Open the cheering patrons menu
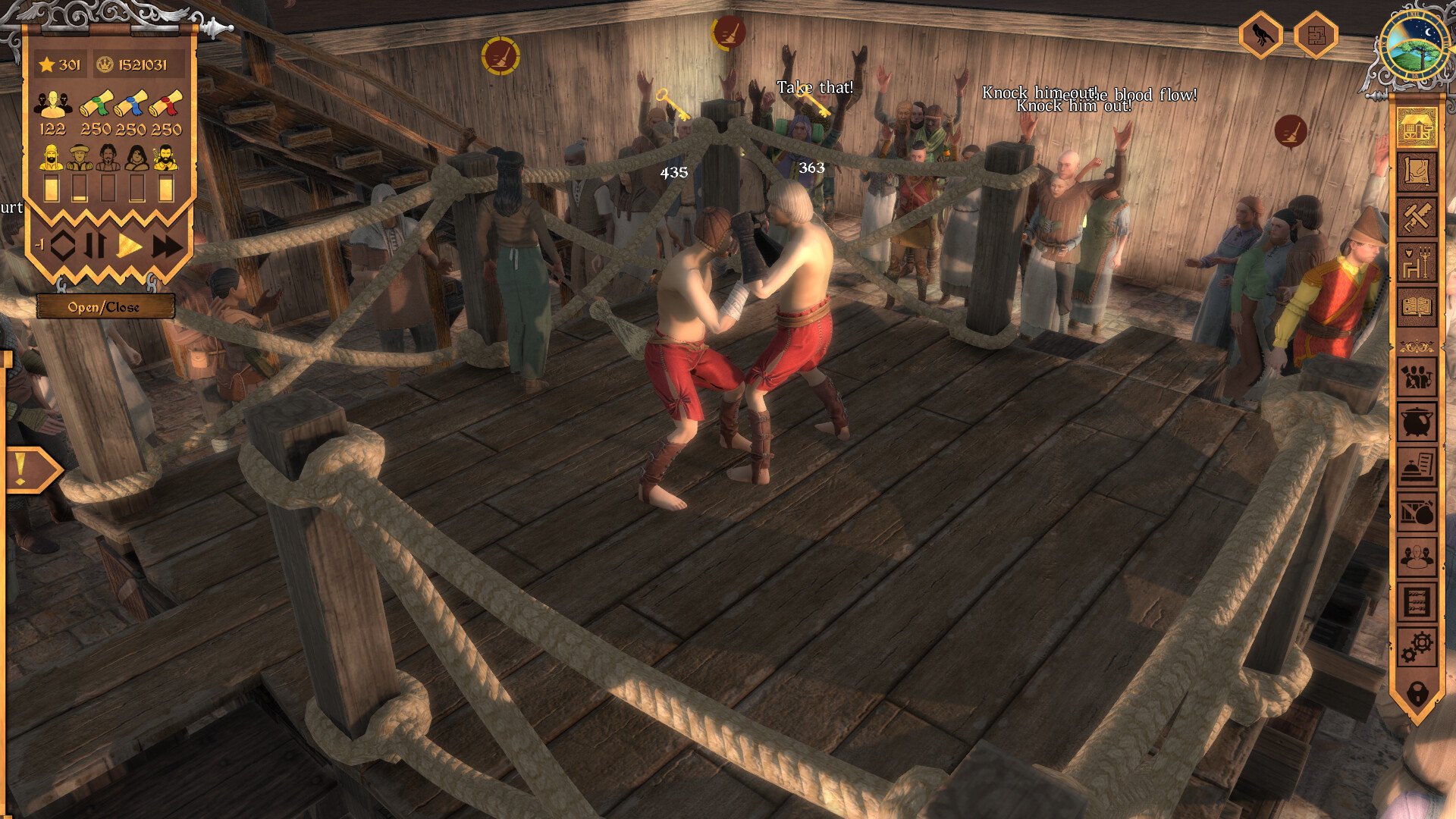Image resolution: width=1456 pixels, height=819 pixels. (1416, 377)
